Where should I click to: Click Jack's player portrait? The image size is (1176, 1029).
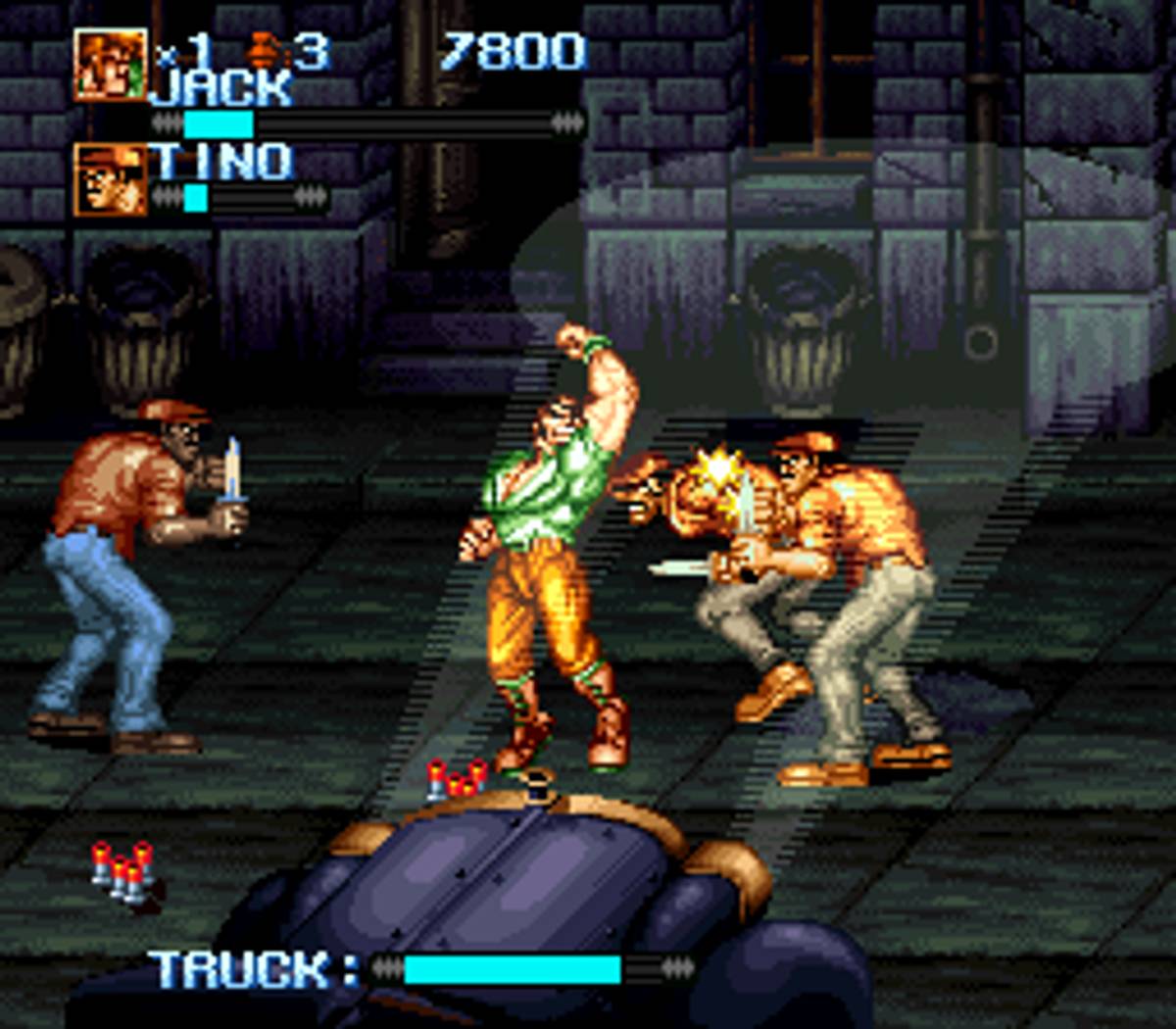pyautogui.click(x=111, y=64)
